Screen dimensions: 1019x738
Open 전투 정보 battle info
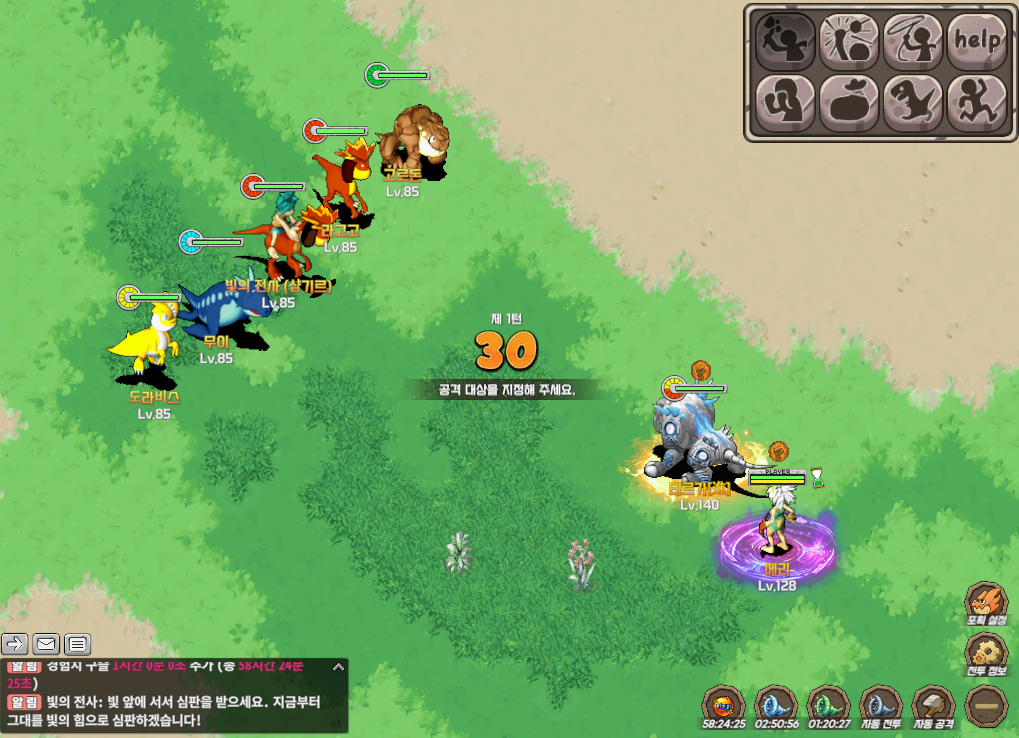point(984,656)
